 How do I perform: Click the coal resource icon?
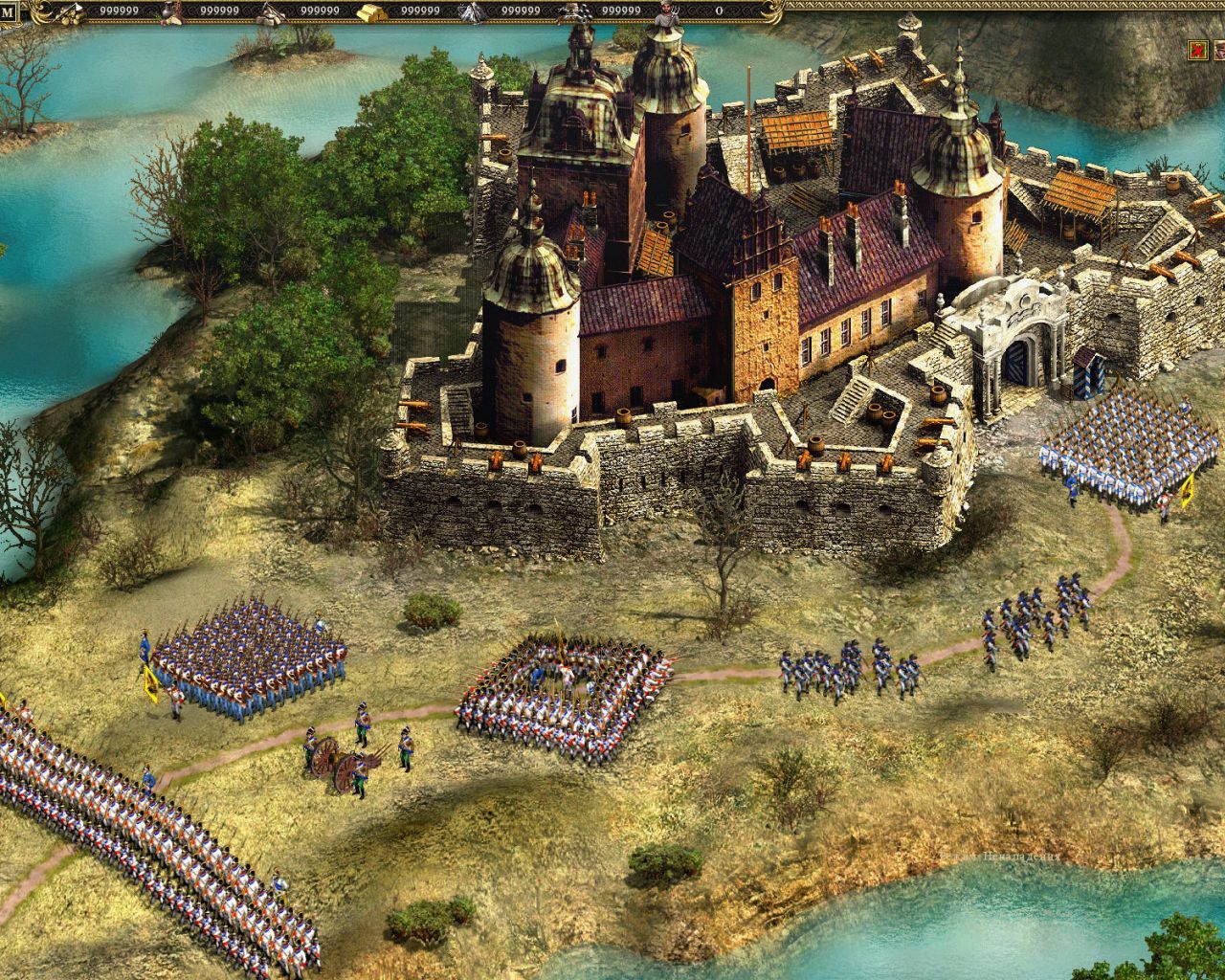[x=575, y=11]
